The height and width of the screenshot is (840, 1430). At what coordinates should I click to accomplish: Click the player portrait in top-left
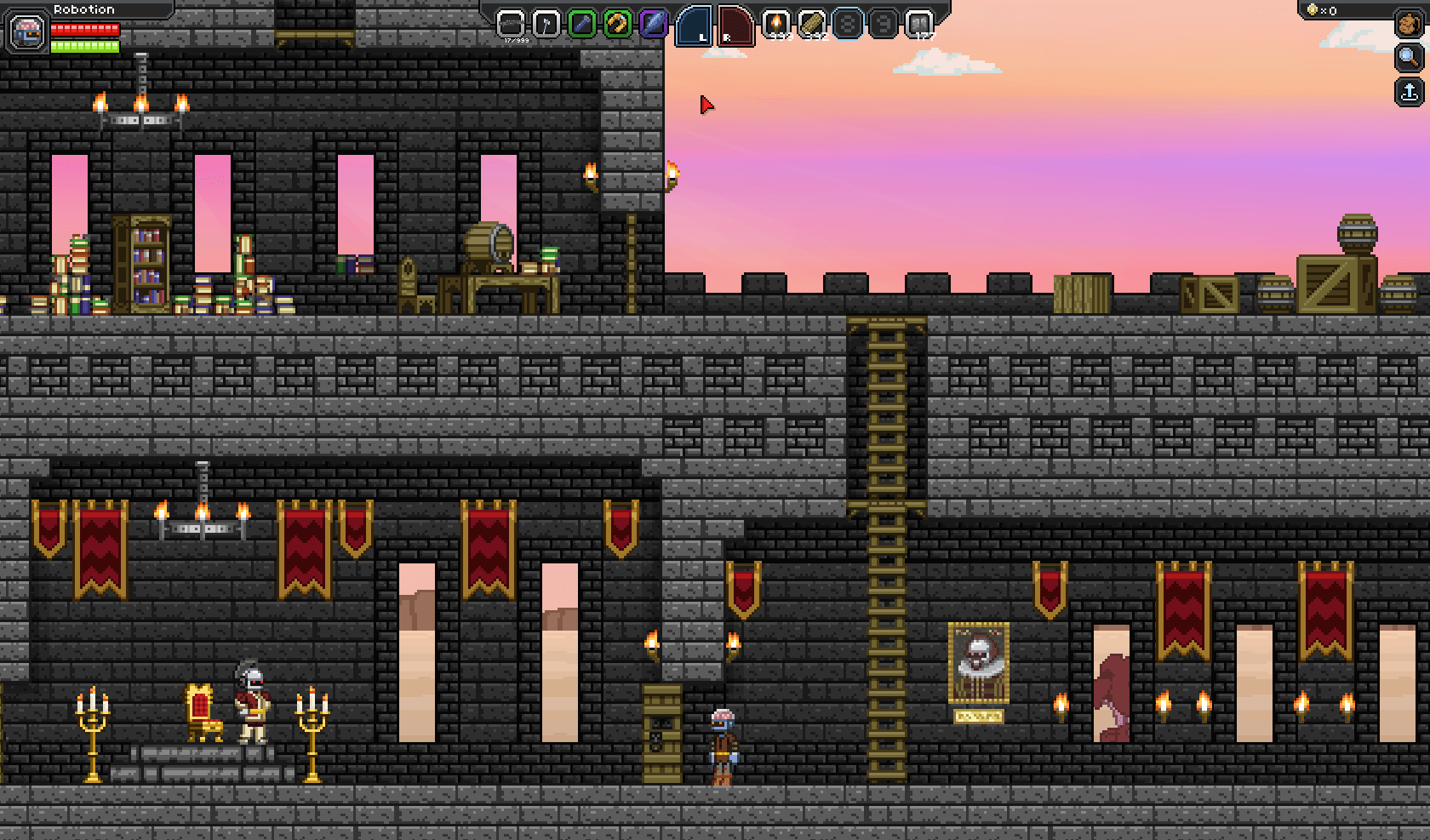coord(28,32)
